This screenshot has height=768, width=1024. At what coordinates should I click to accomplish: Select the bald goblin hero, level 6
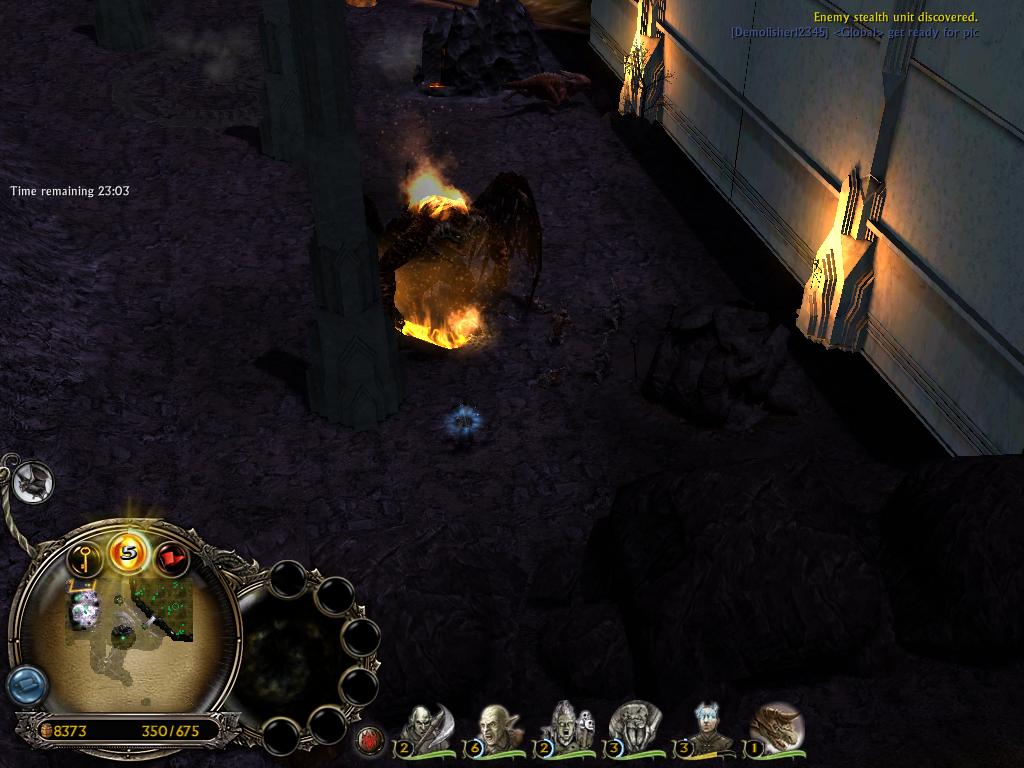[x=495, y=727]
